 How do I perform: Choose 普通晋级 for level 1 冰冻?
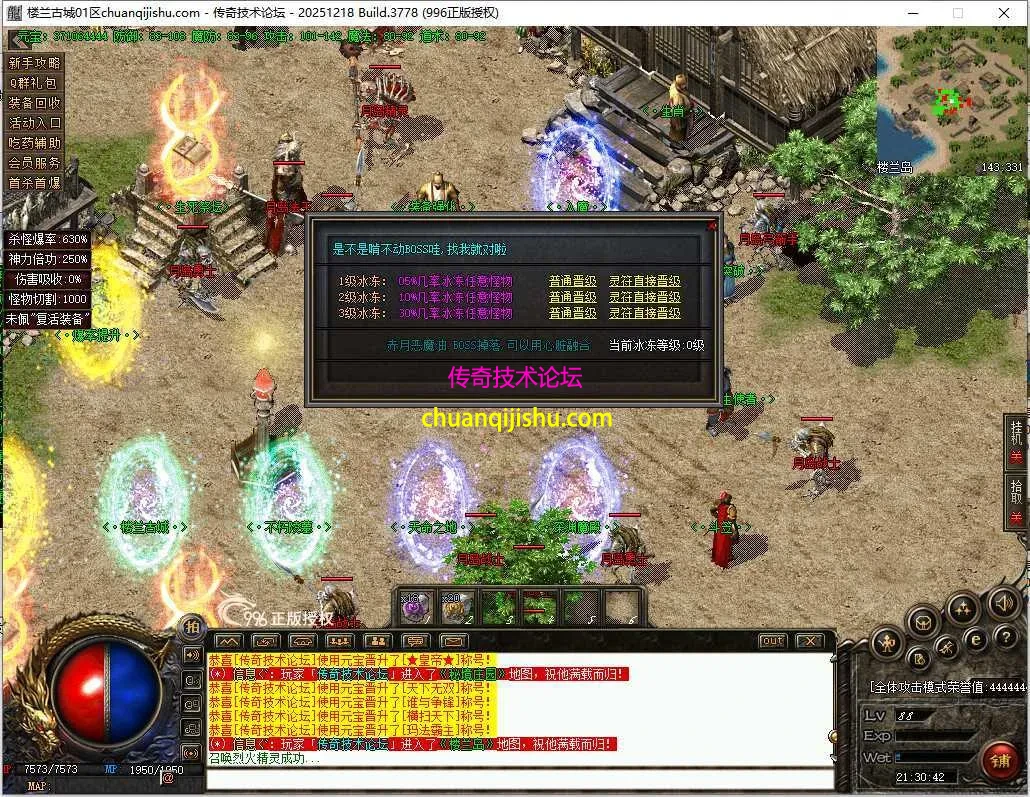pos(572,282)
